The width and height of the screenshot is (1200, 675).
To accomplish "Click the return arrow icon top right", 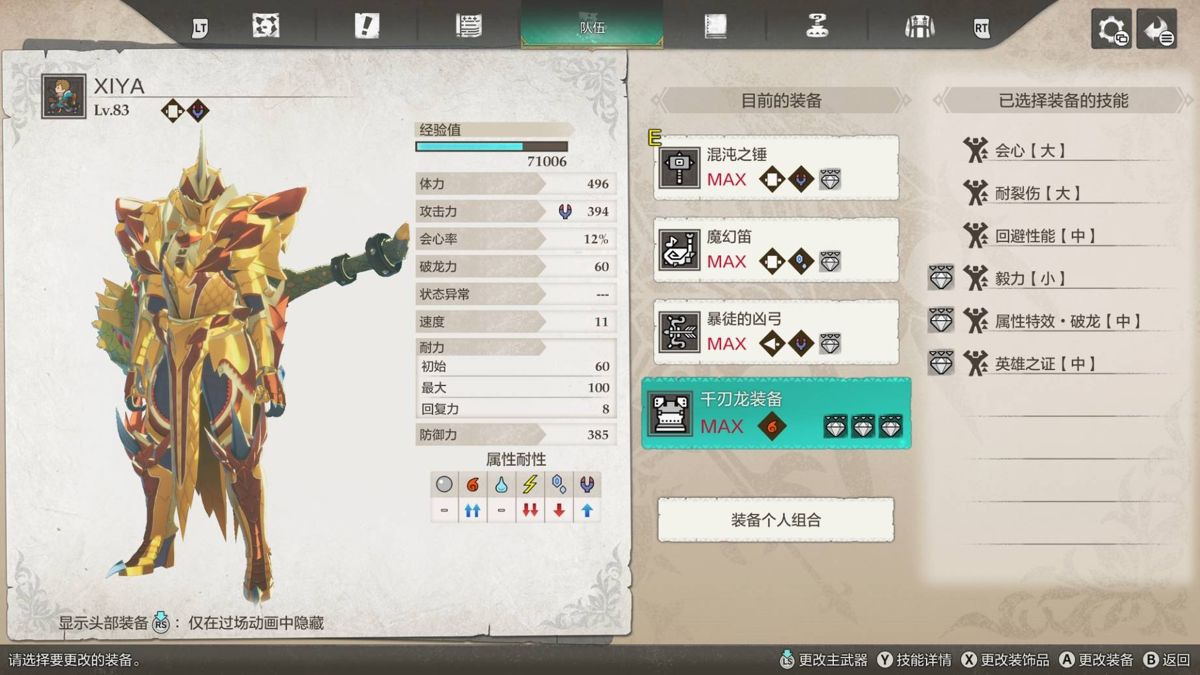I will 1157,29.
